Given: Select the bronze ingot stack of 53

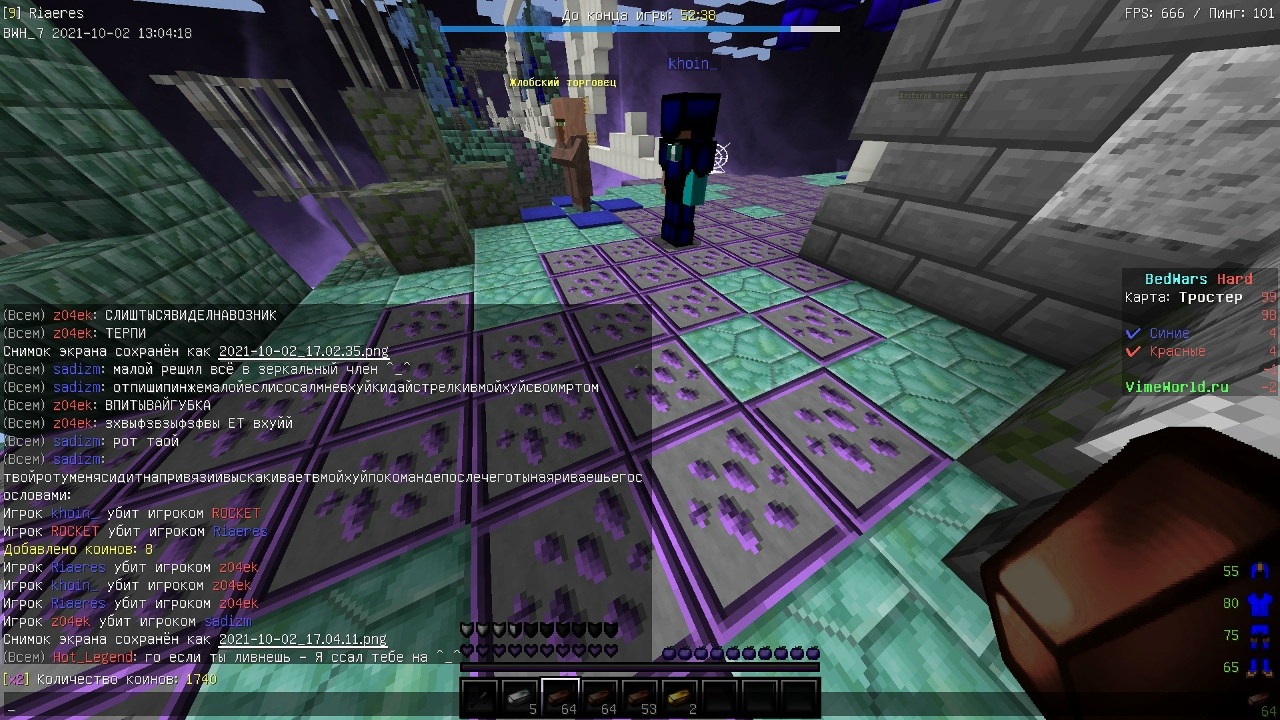Looking at the screenshot, I should (640, 697).
